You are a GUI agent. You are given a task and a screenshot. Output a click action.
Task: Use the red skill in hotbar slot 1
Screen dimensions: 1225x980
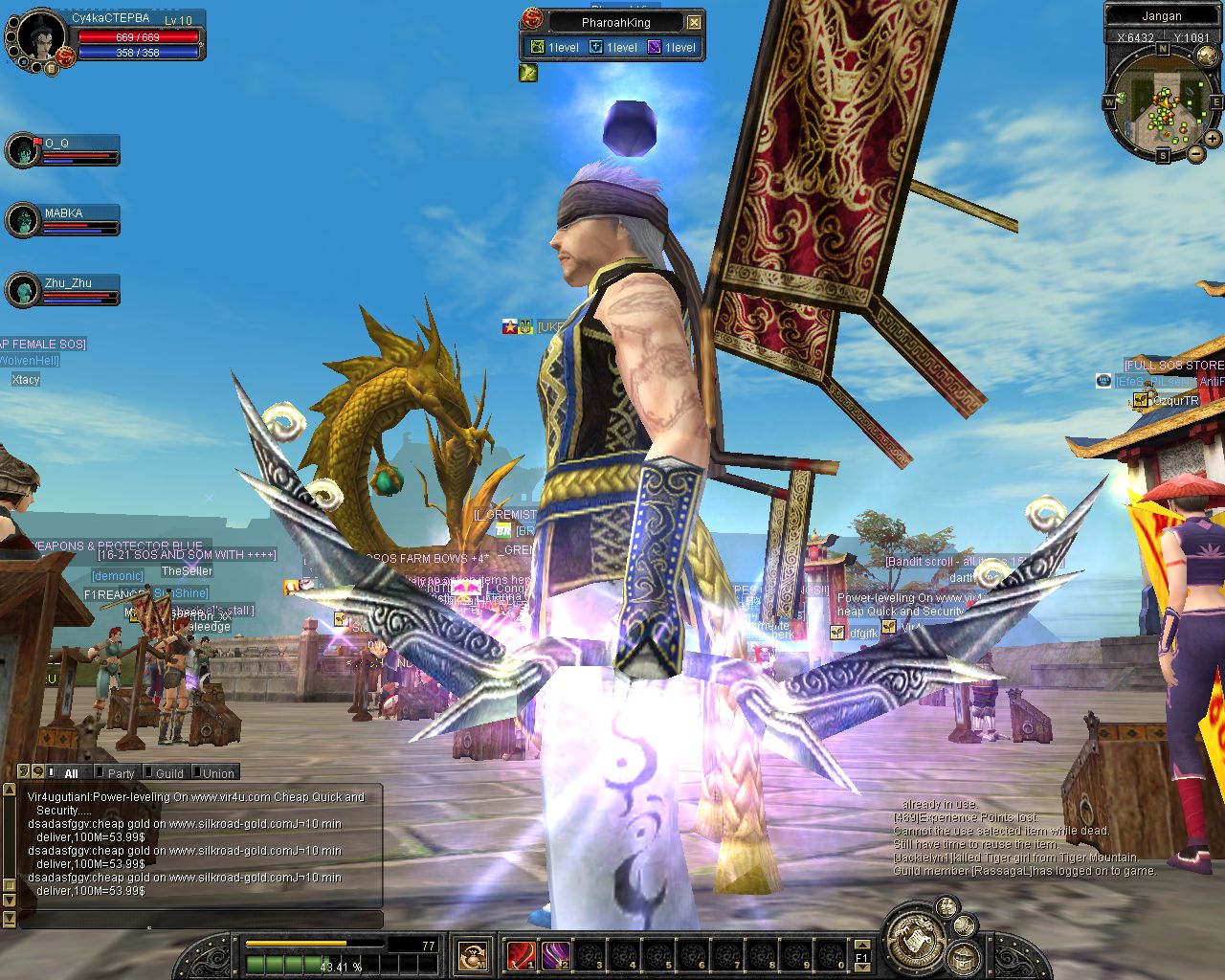tap(520, 954)
